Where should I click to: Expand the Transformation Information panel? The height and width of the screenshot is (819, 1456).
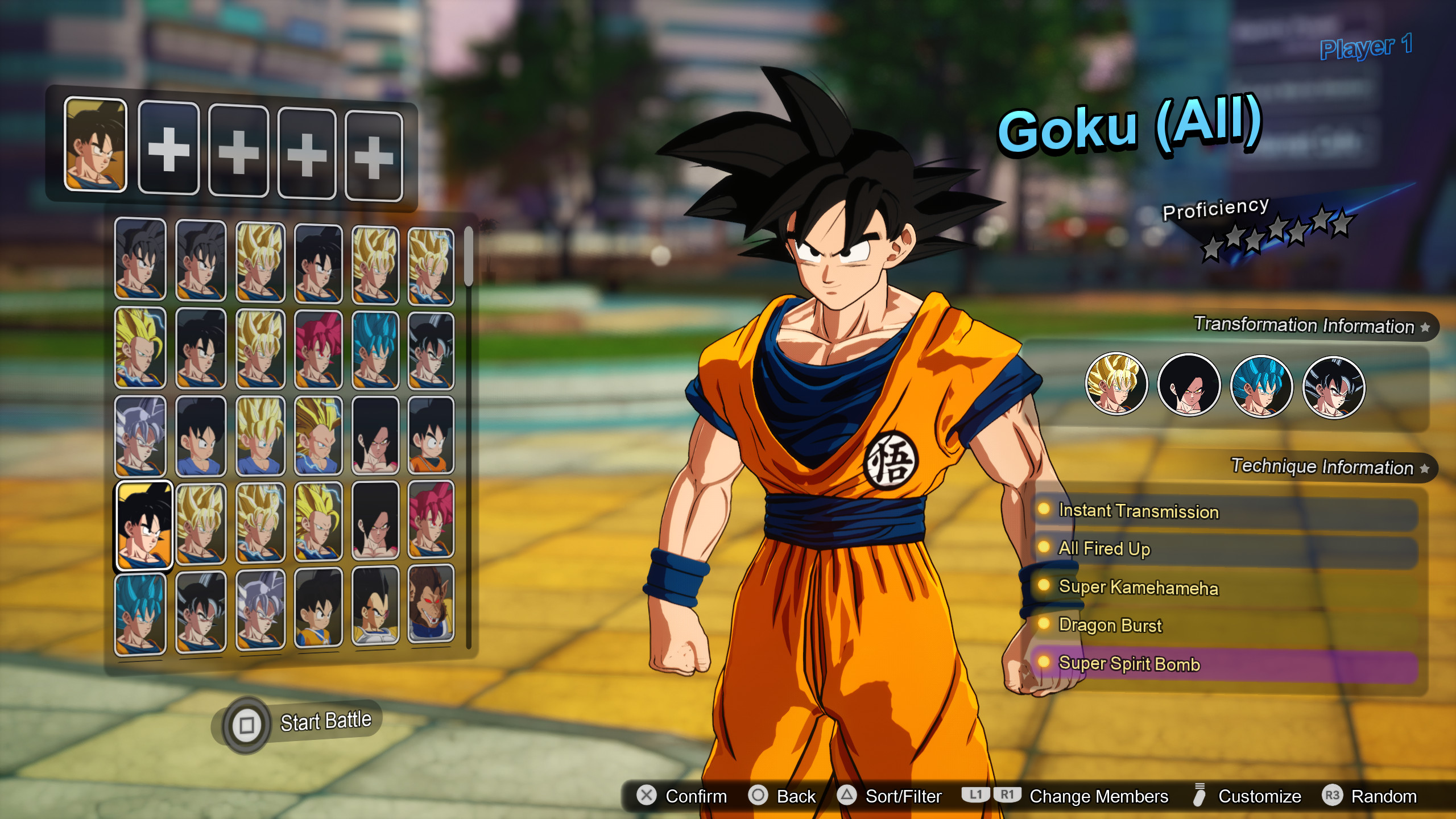tap(1306, 326)
